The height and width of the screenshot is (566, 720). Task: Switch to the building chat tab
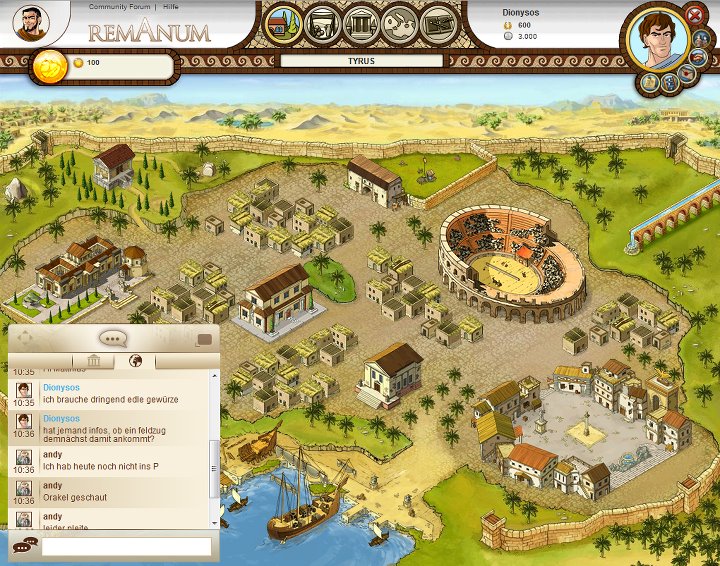93,361
